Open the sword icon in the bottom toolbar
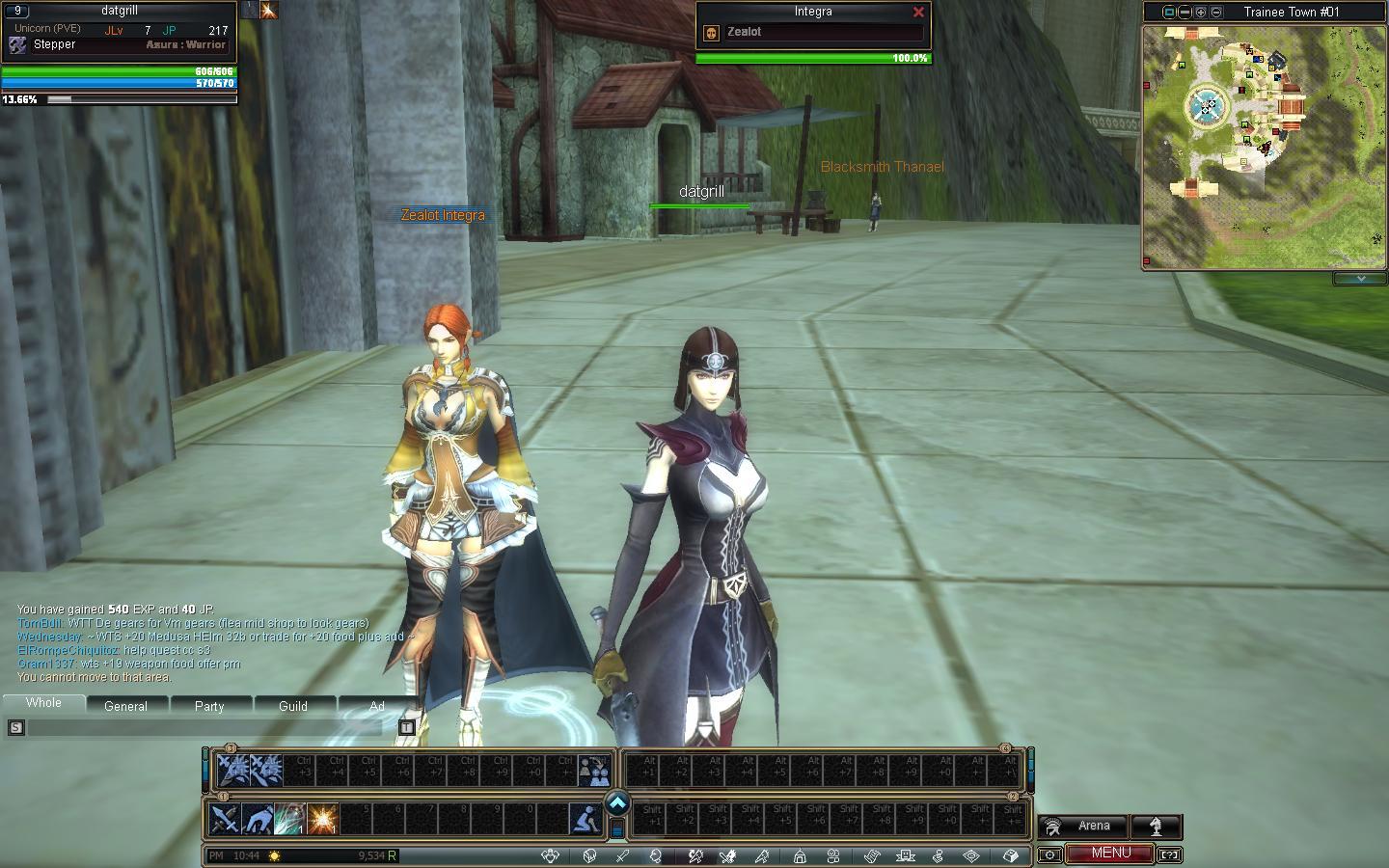 [x=622, y=855]
